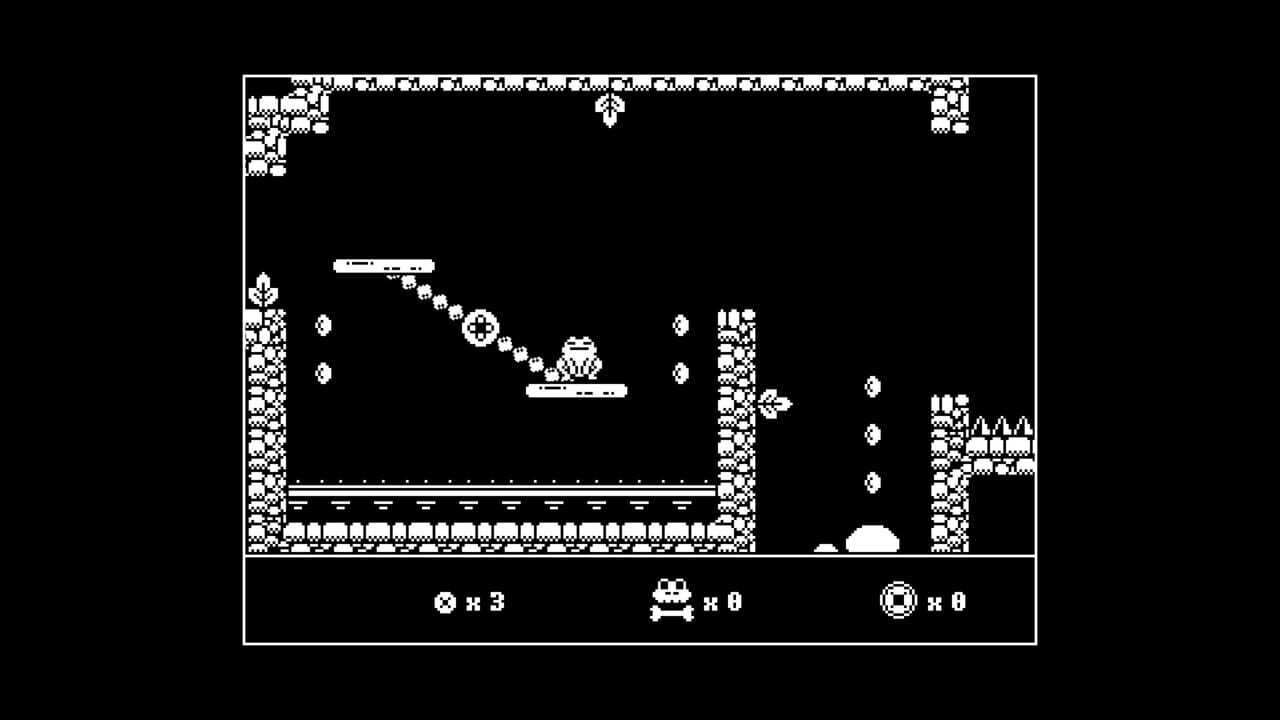Image resolution: width=1280 pixels, height=720 pixels.
Task: Click the leaf gem left of the frog
Action: coord(324,327)
